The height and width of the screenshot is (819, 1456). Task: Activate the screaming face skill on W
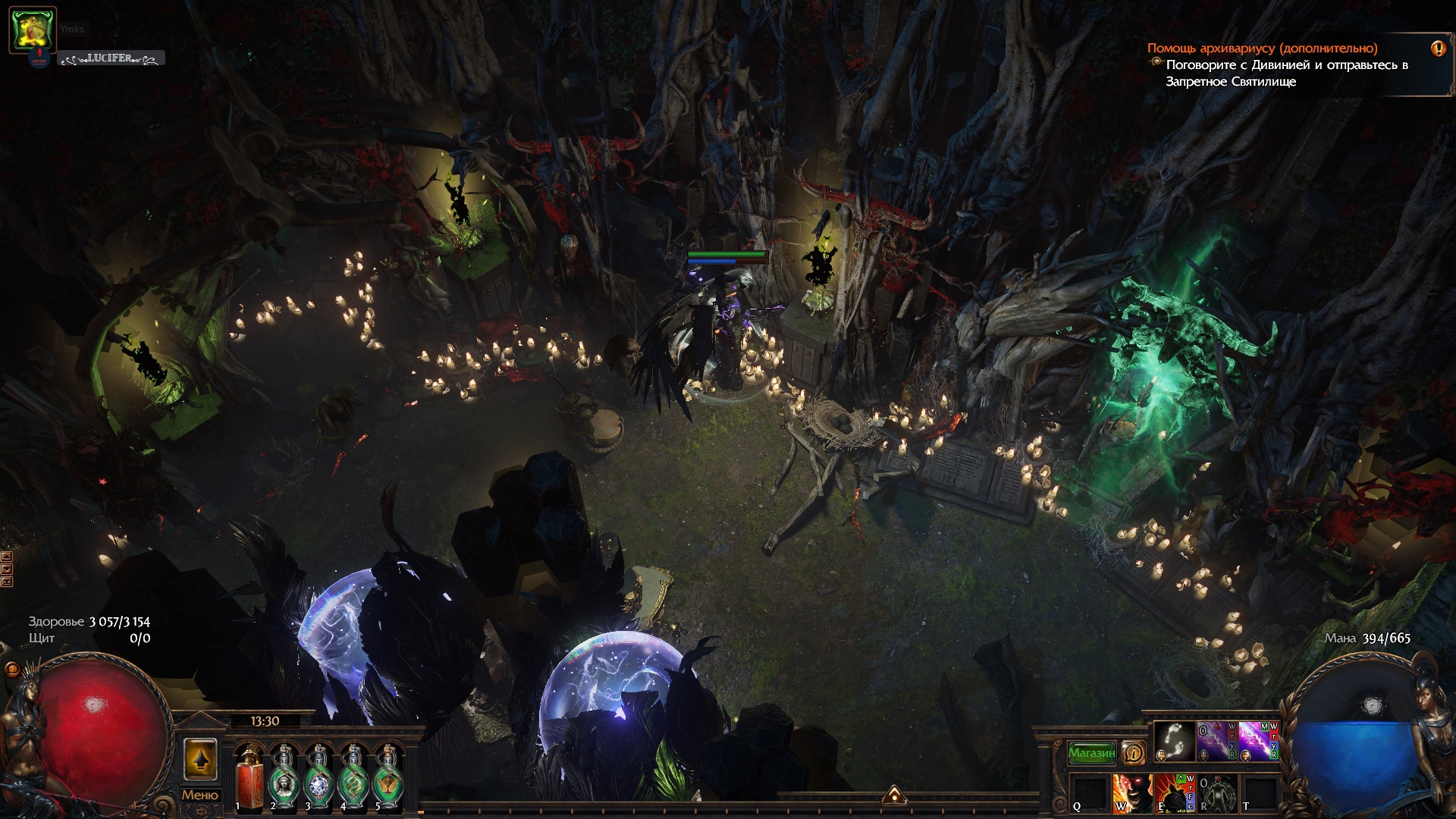tap(1131, 793)
